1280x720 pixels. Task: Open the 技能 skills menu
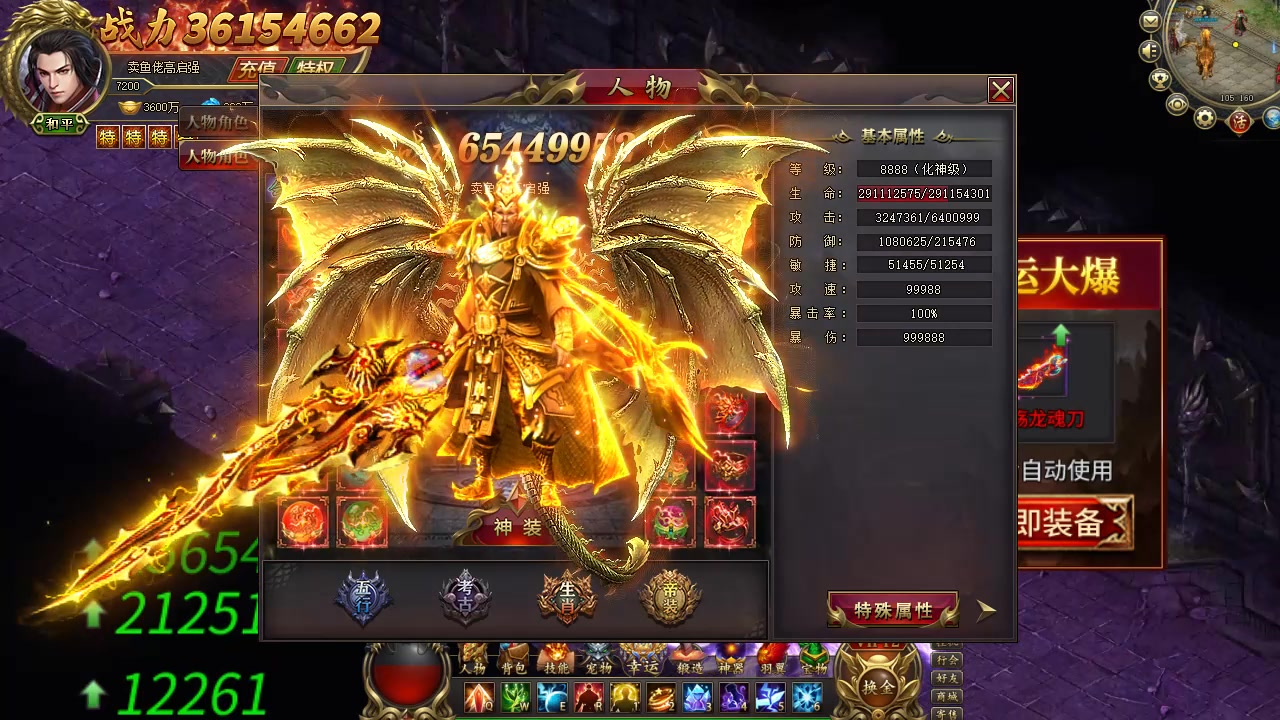pyautogui.click(x=556, y=662)
